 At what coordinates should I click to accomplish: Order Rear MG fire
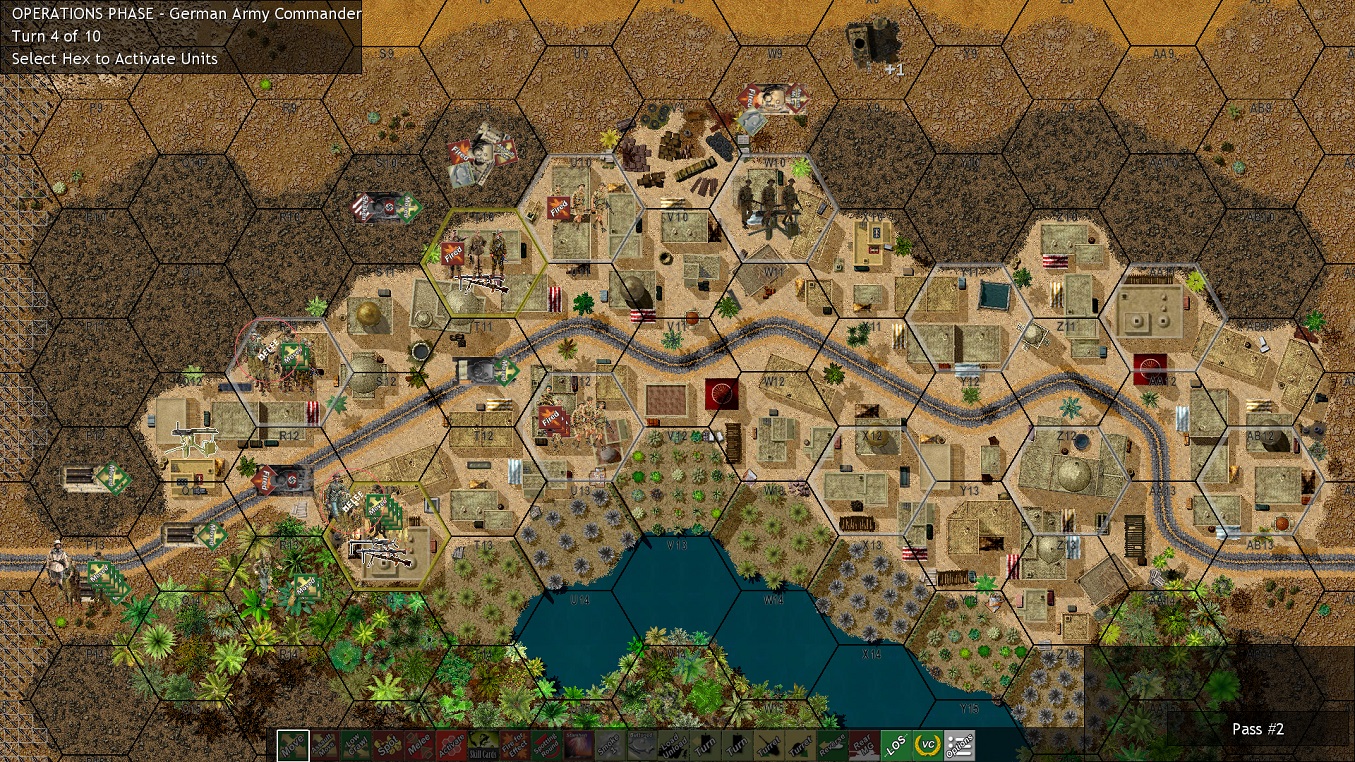pyautogui.click(x=865, y=745)
